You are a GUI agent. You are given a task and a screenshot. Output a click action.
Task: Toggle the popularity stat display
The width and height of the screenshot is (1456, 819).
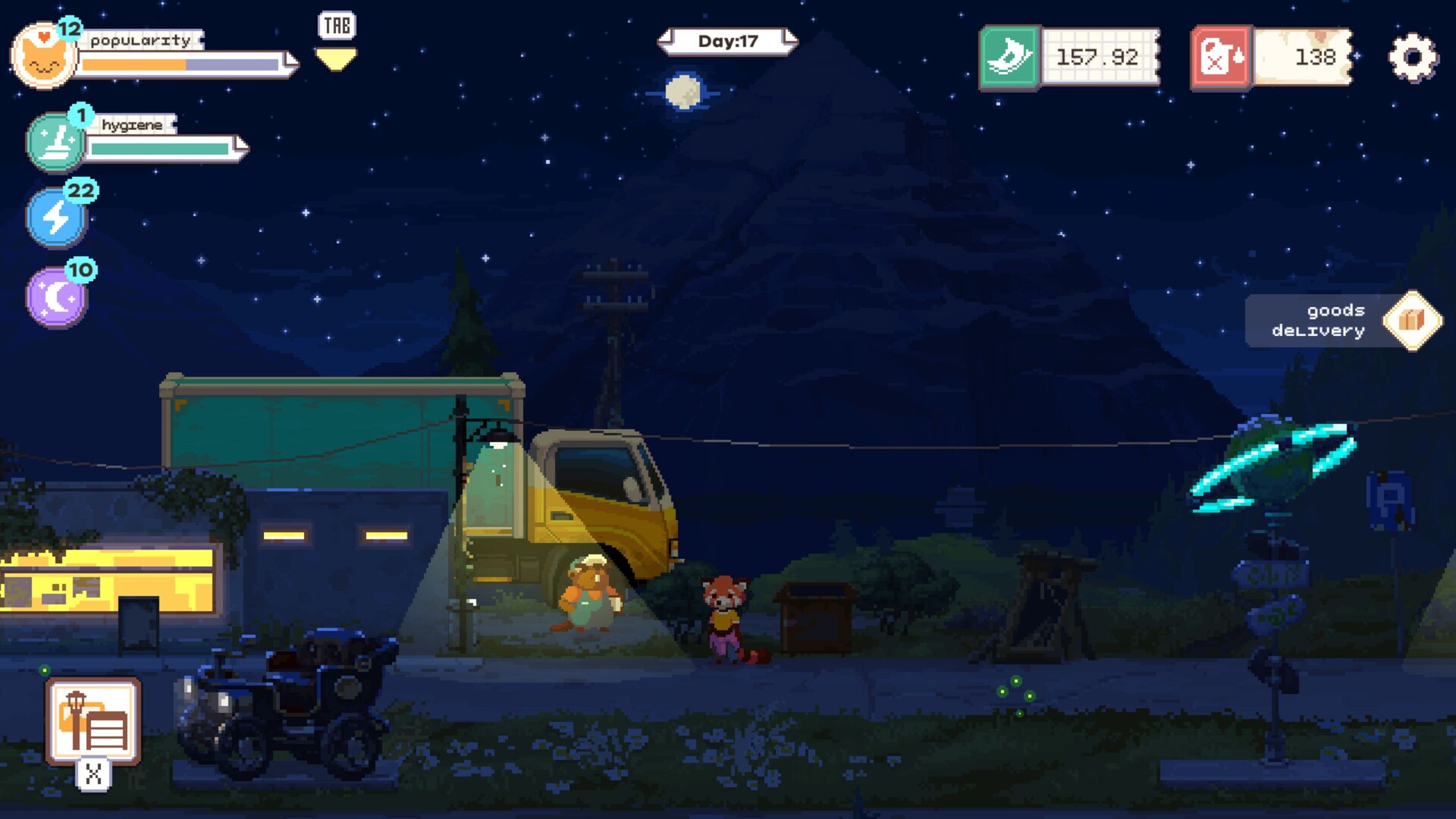tap(44, 55)
